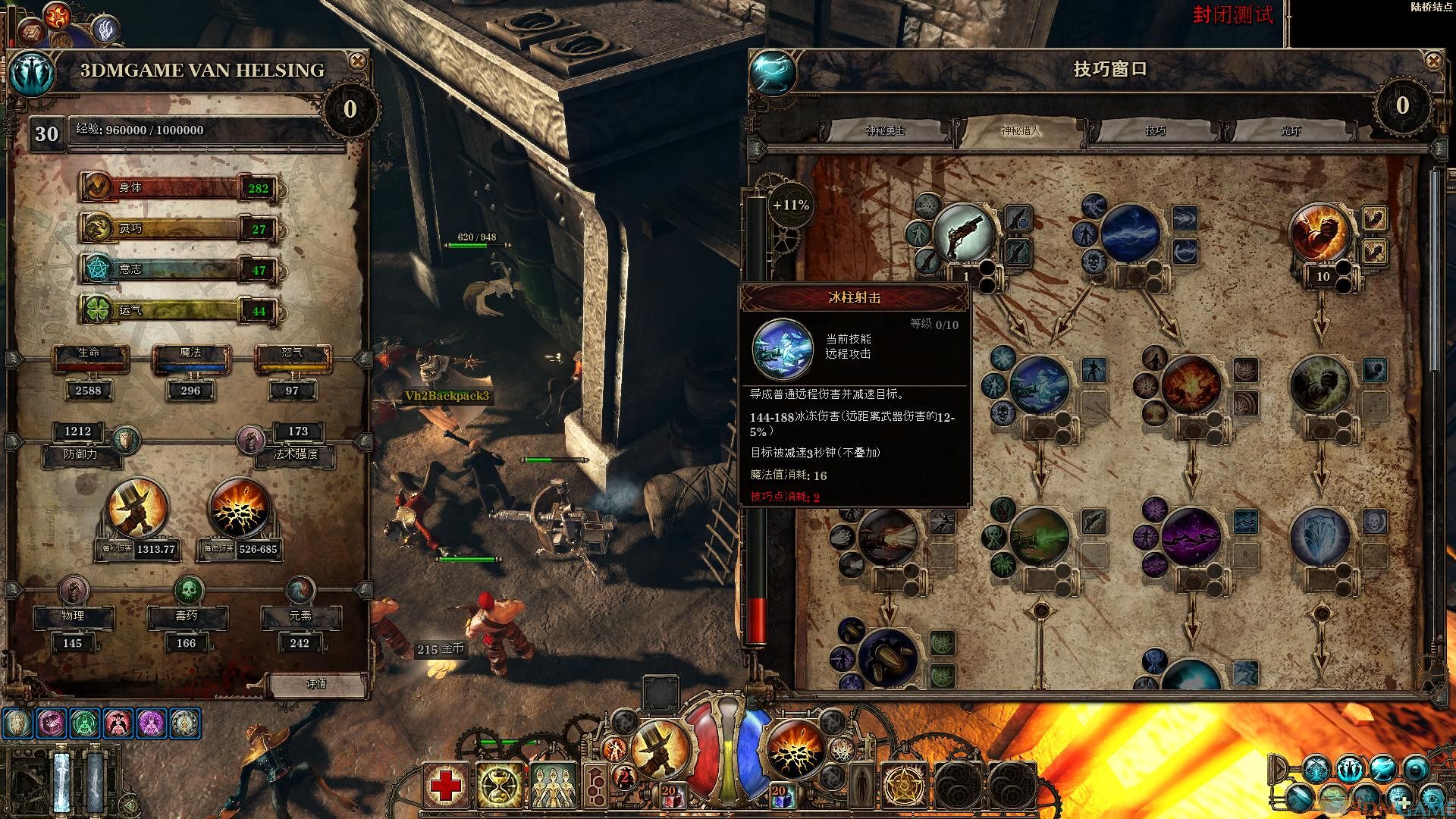Viewport: 1456px width, 819px height.
Task: Close the skill window (技巧窗口)
Action: 1433,61
